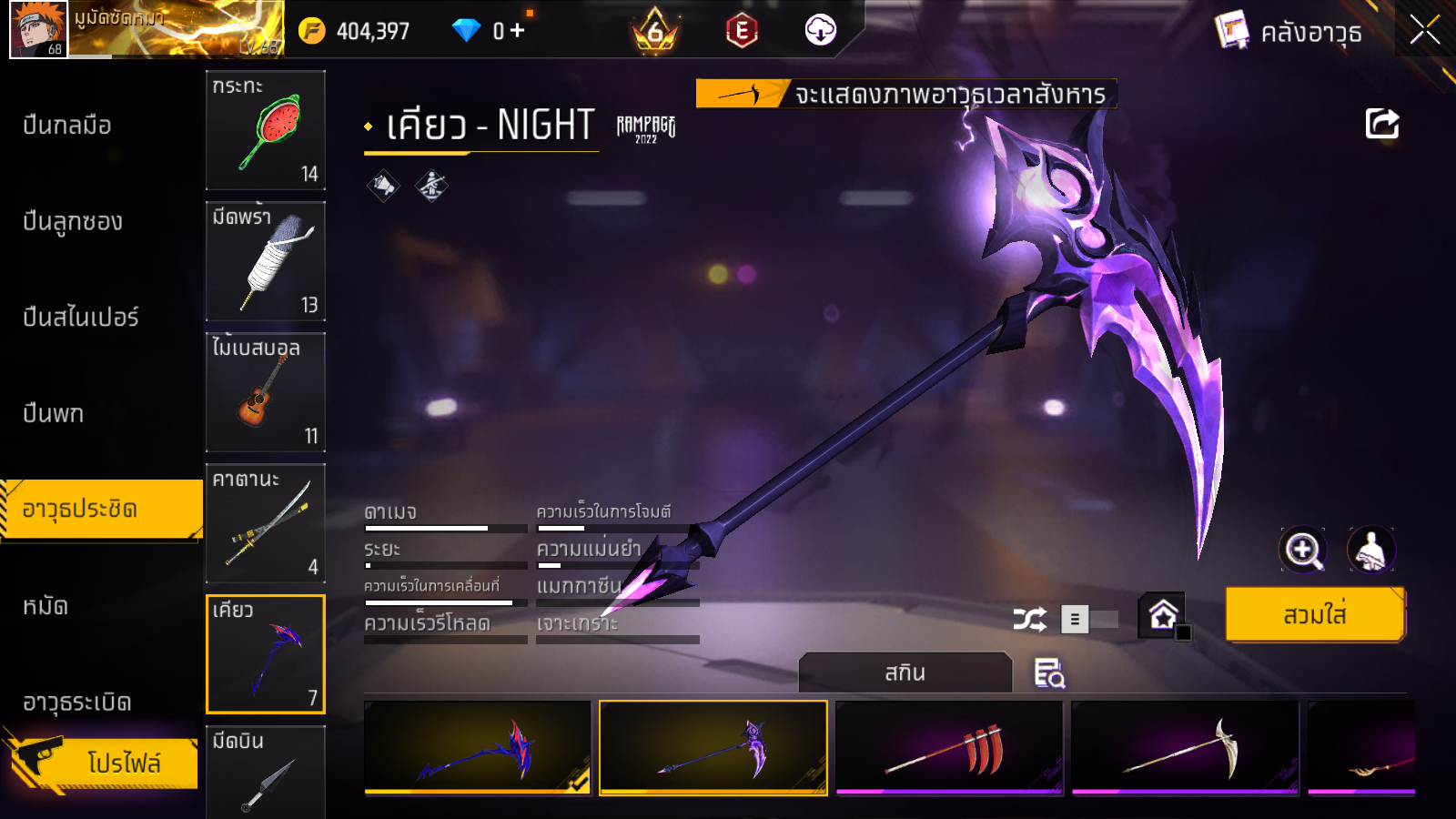This screenshot has width=1456, height=819.
Task: Choose the มีดพร้า machete slot
Action: 265,261
